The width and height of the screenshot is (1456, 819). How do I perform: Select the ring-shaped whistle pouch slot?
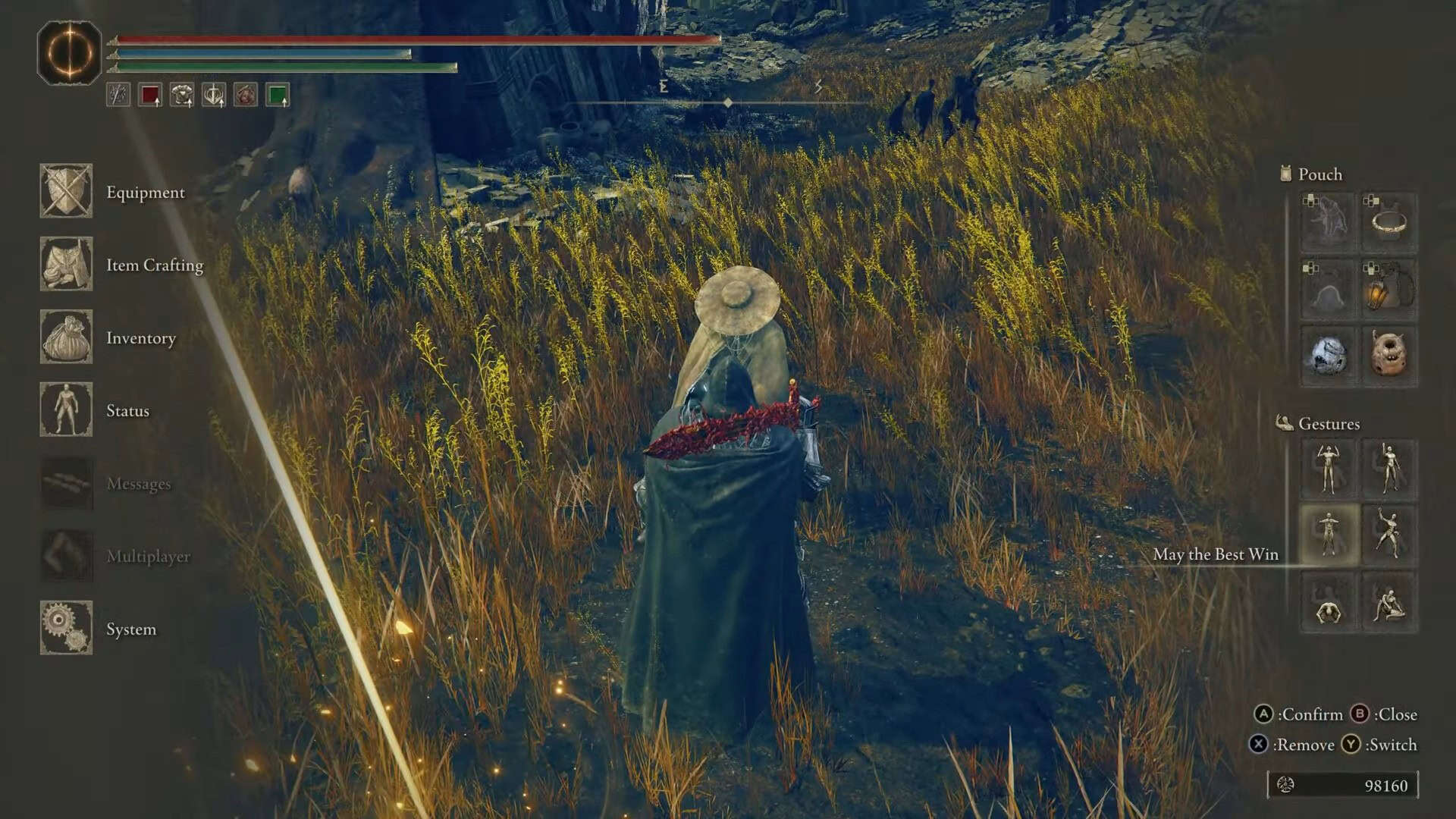(1389, 223)
